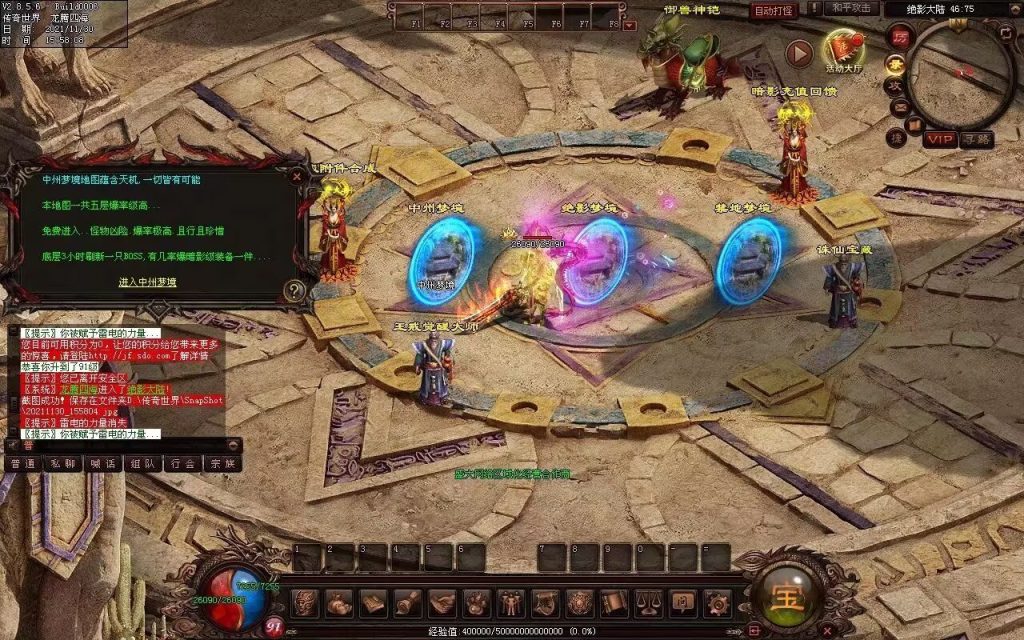Screen dimensions: 1024x640
Task: Select the 行会 guild chat tab
Action: pyautogui.click(x=180, y=464)
